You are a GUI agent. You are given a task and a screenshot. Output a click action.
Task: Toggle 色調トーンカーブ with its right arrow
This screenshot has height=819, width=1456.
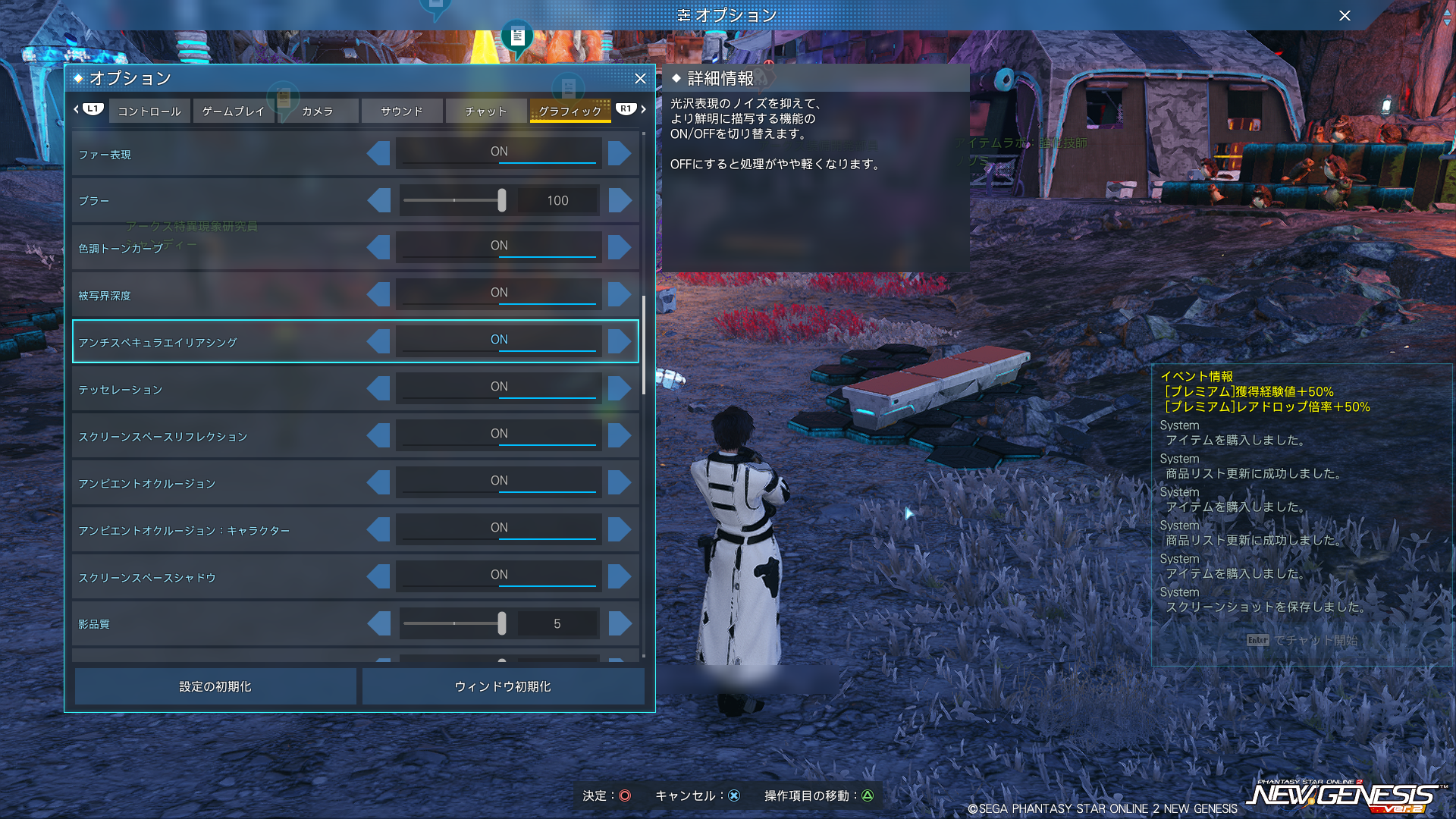(x=620, y=247)
